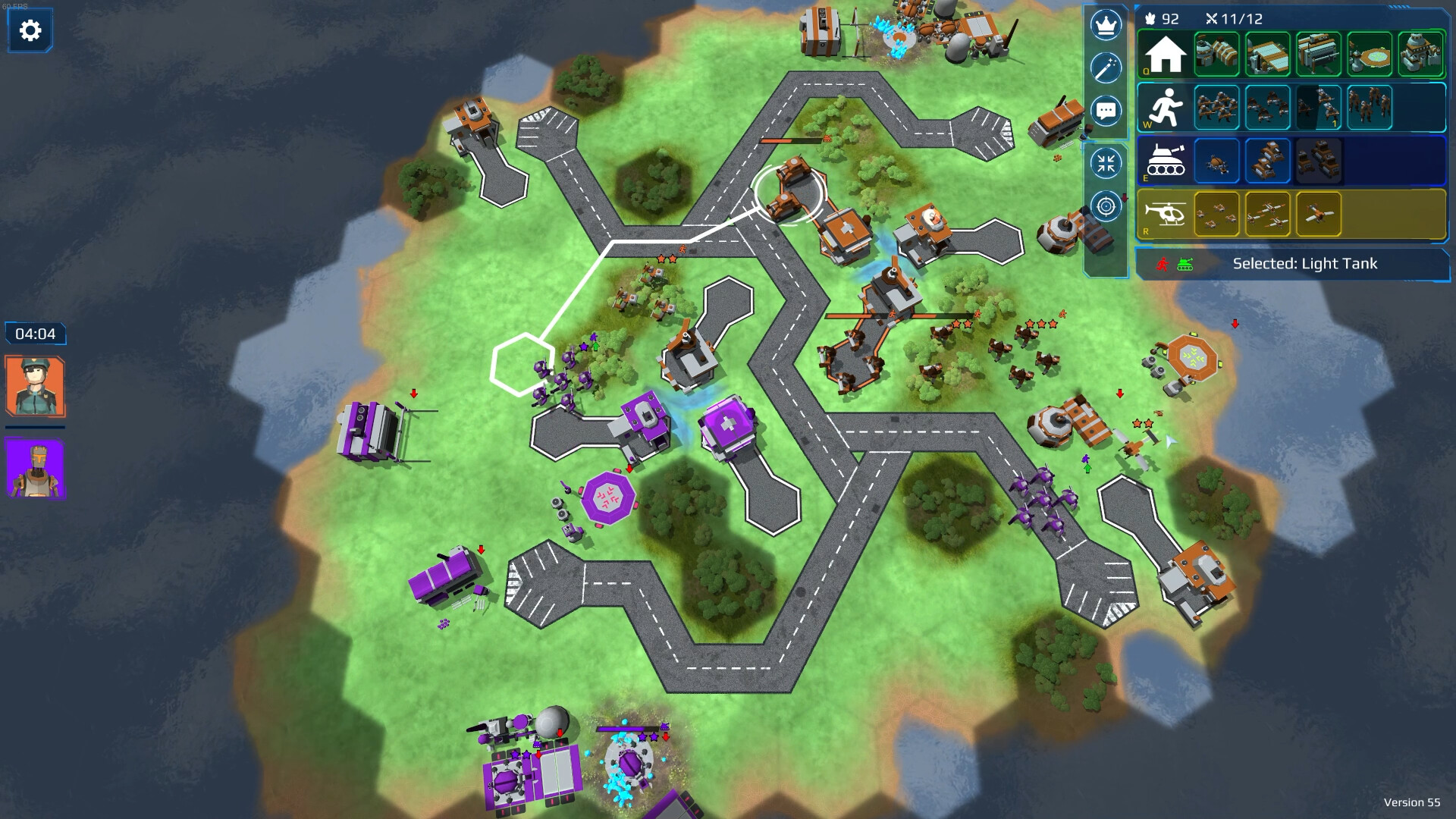
Task: Open the crown leaderboard panel
Action: click(1106, 24)
